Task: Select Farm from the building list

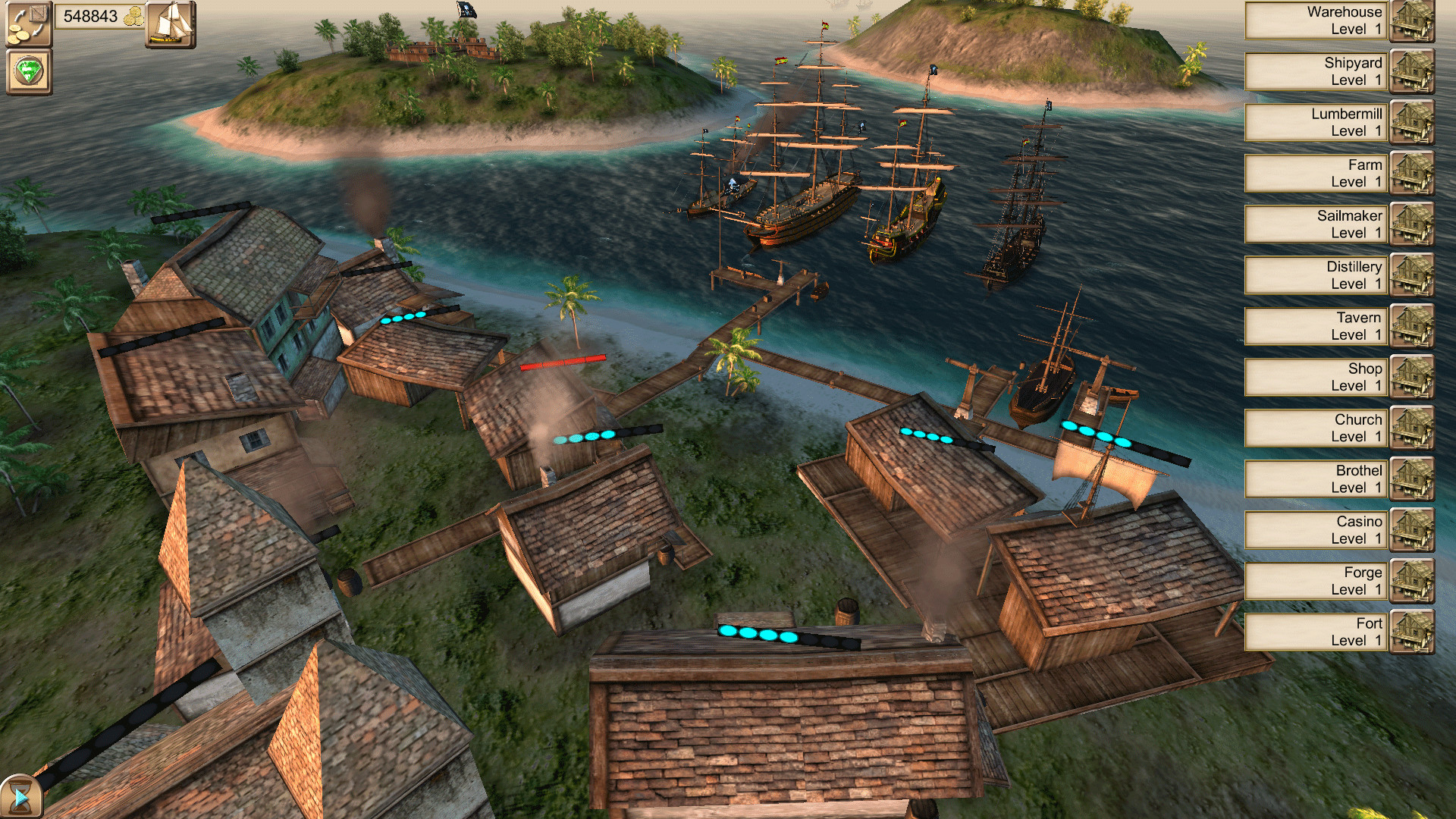Action: (1316, 173)
